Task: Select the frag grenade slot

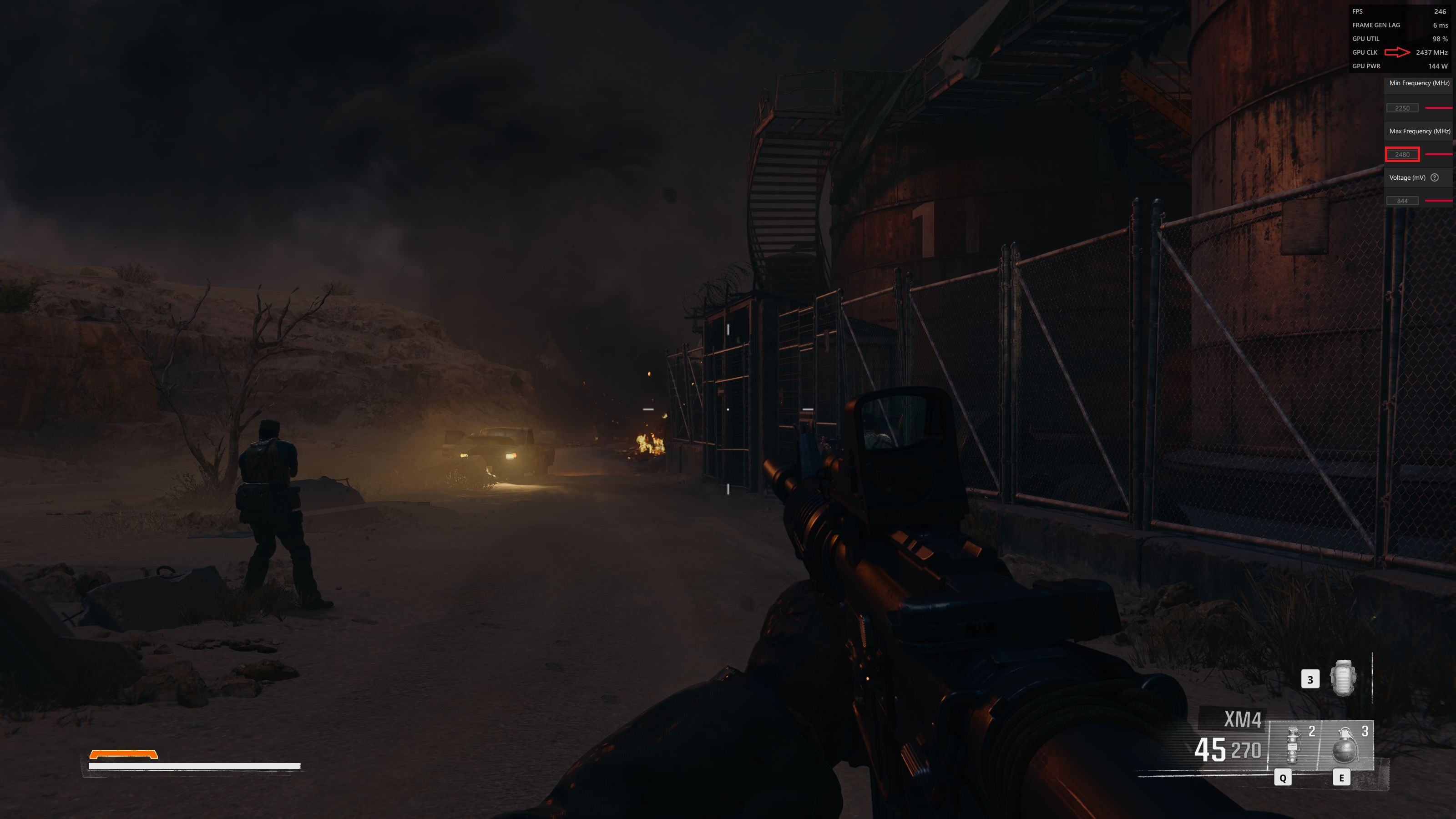Action: tap(1345, 745)
